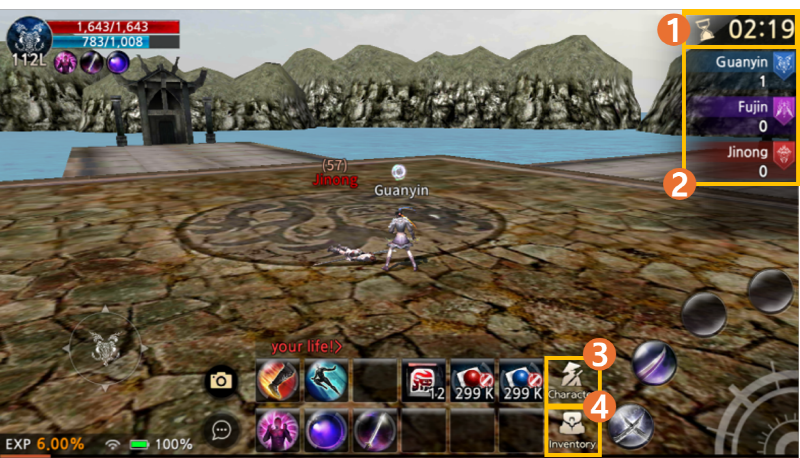Activate the pink figure aura skill
The height and width of the screenshot is (458, 800).
[277, 430]
